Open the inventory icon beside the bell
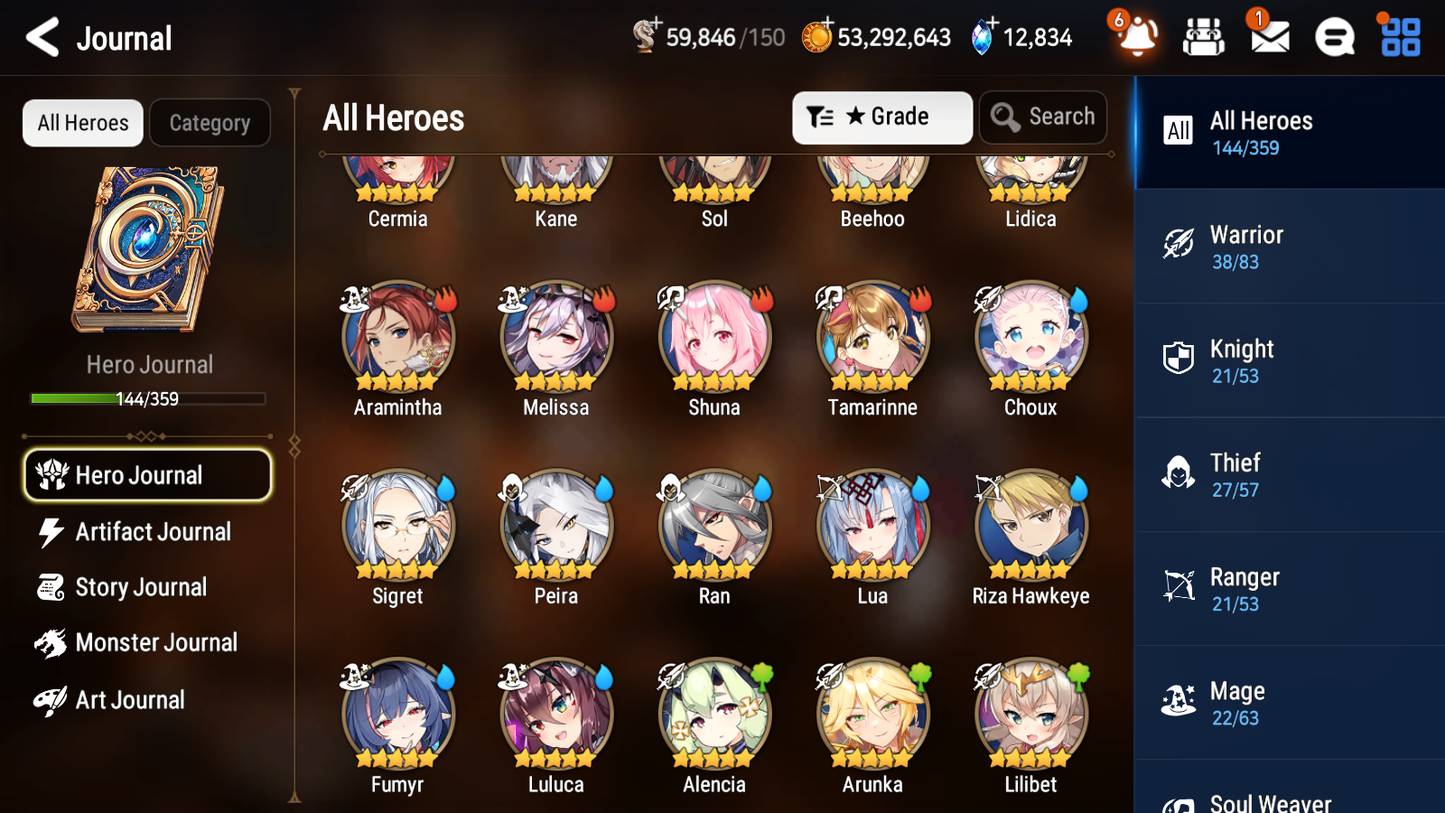Screen dimensions: 1445x813 coord(1202,37)
